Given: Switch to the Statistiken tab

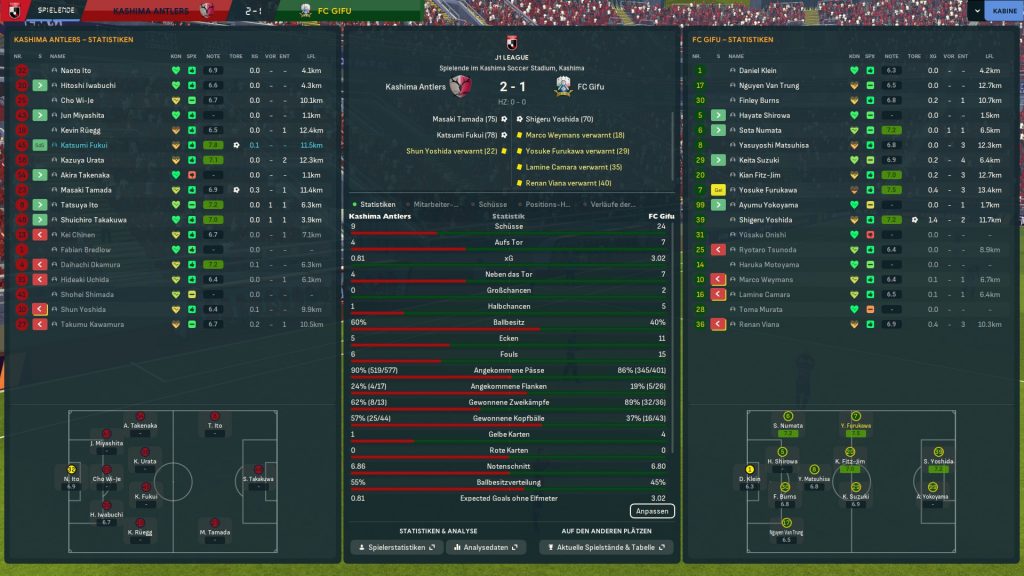Looking at the screenshot, I should [x=376, y=204].
